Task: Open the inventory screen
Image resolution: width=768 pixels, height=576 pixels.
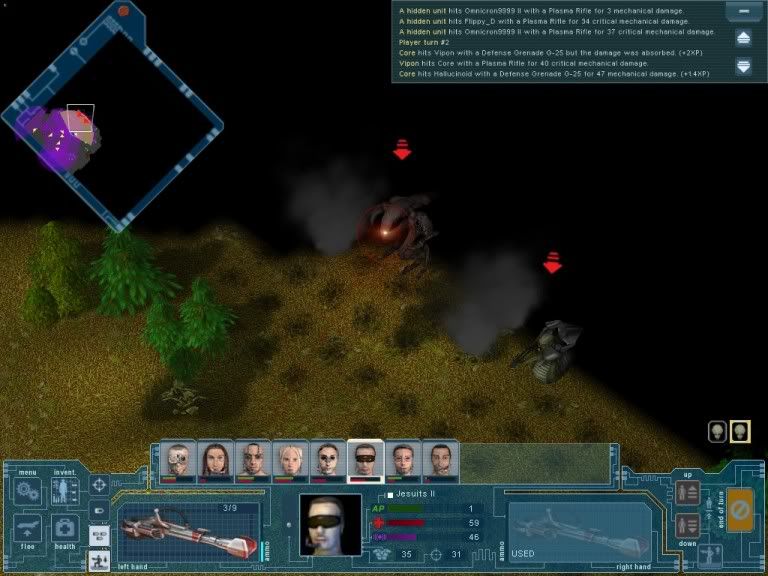Action: pyautogui.click(x=65, y=491)
